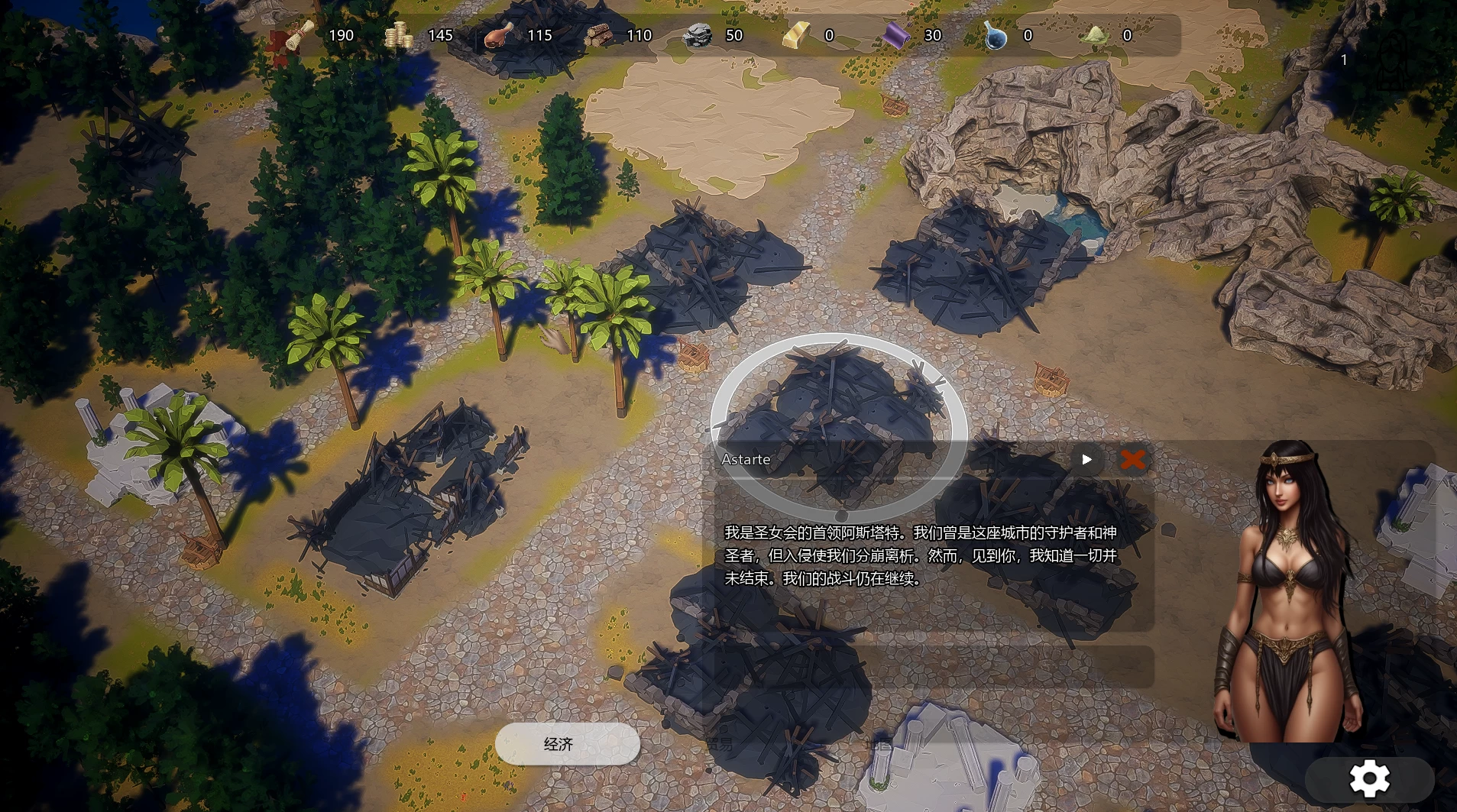Close the Astarte dialog with the red X
The height and width of the screenshot is (812, 1457).
click(x=1134, y=460)
